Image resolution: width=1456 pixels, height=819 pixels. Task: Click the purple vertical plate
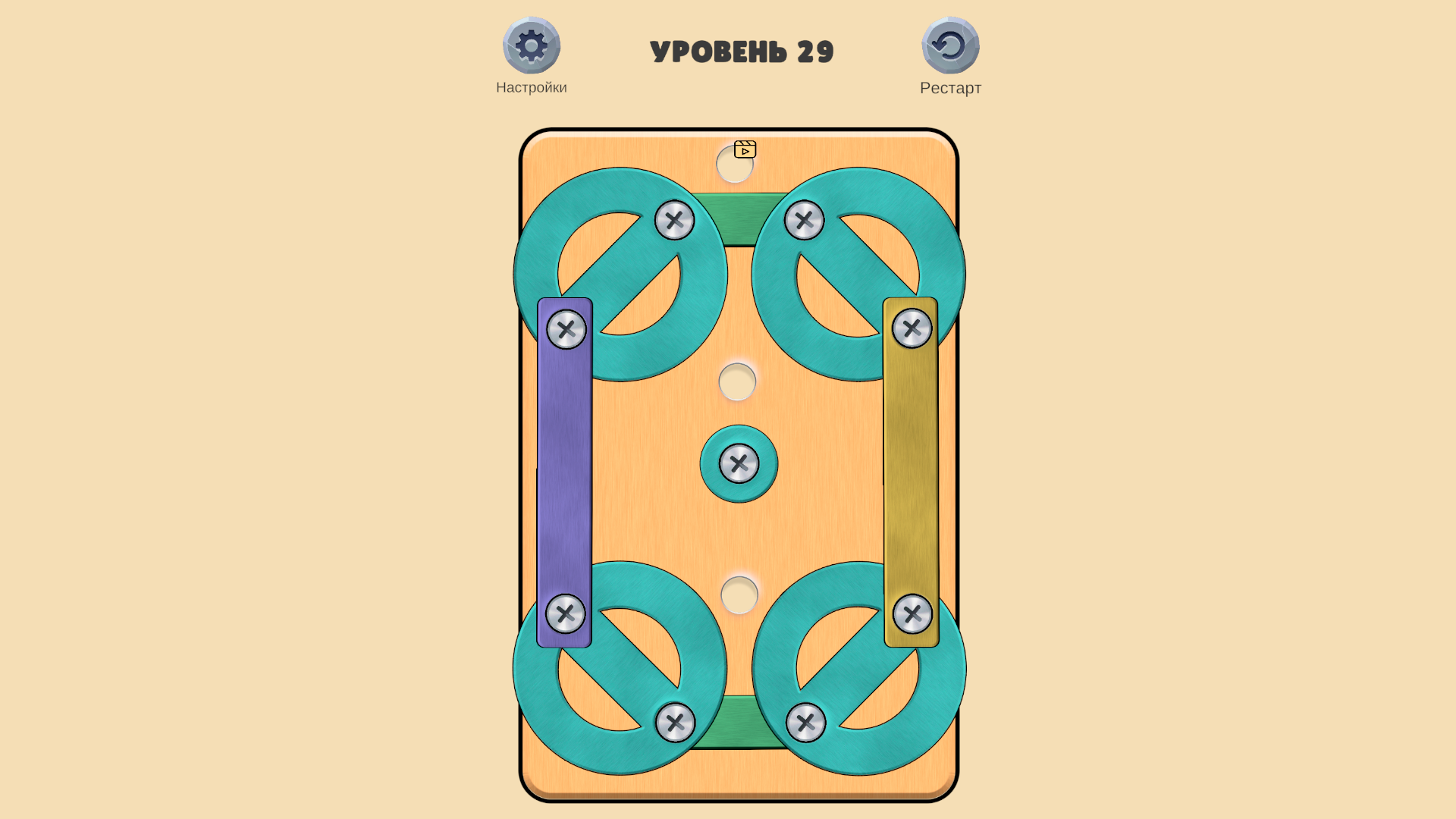click(x=564, y=470)
